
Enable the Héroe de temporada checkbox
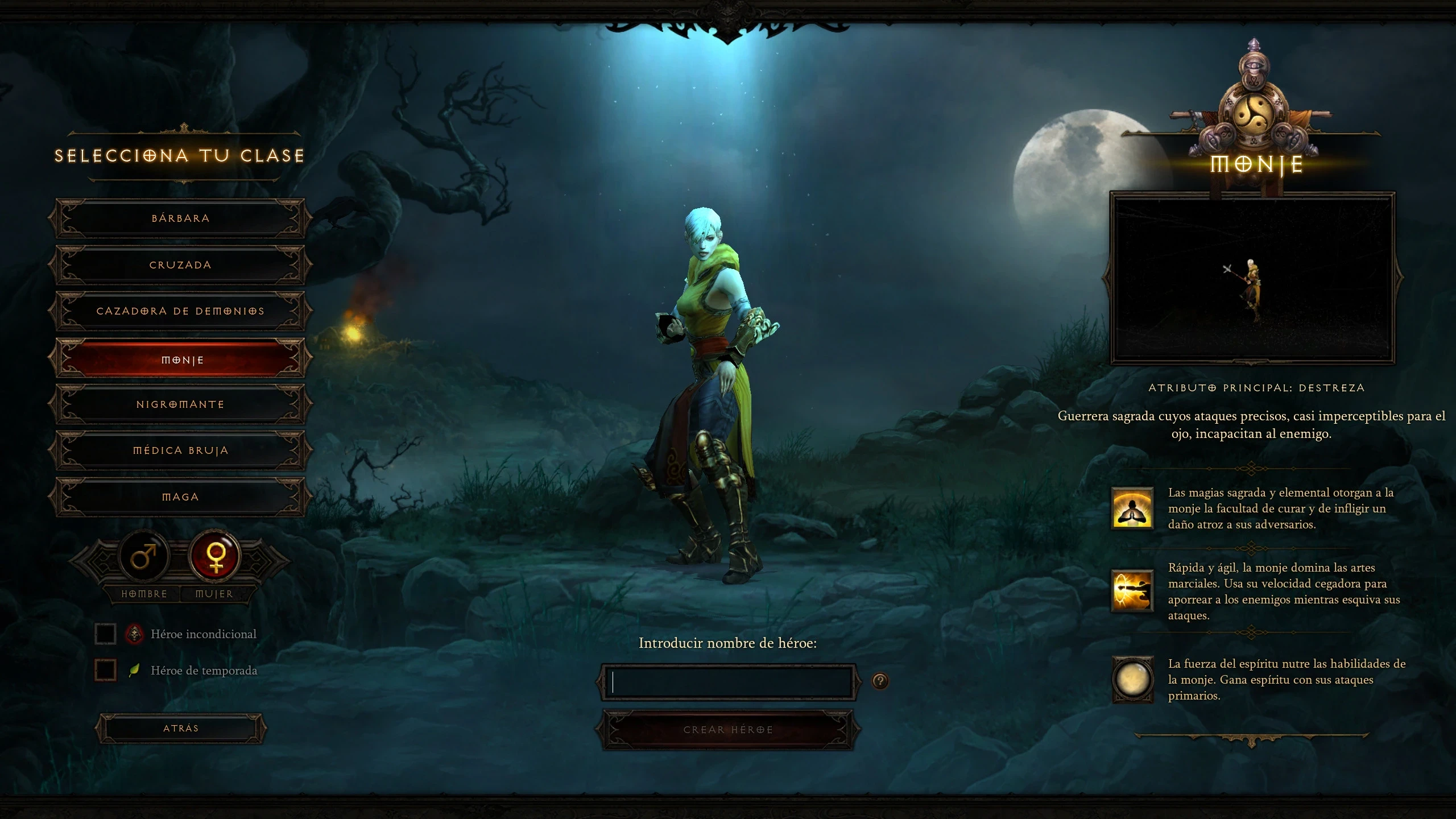[106, 670]
